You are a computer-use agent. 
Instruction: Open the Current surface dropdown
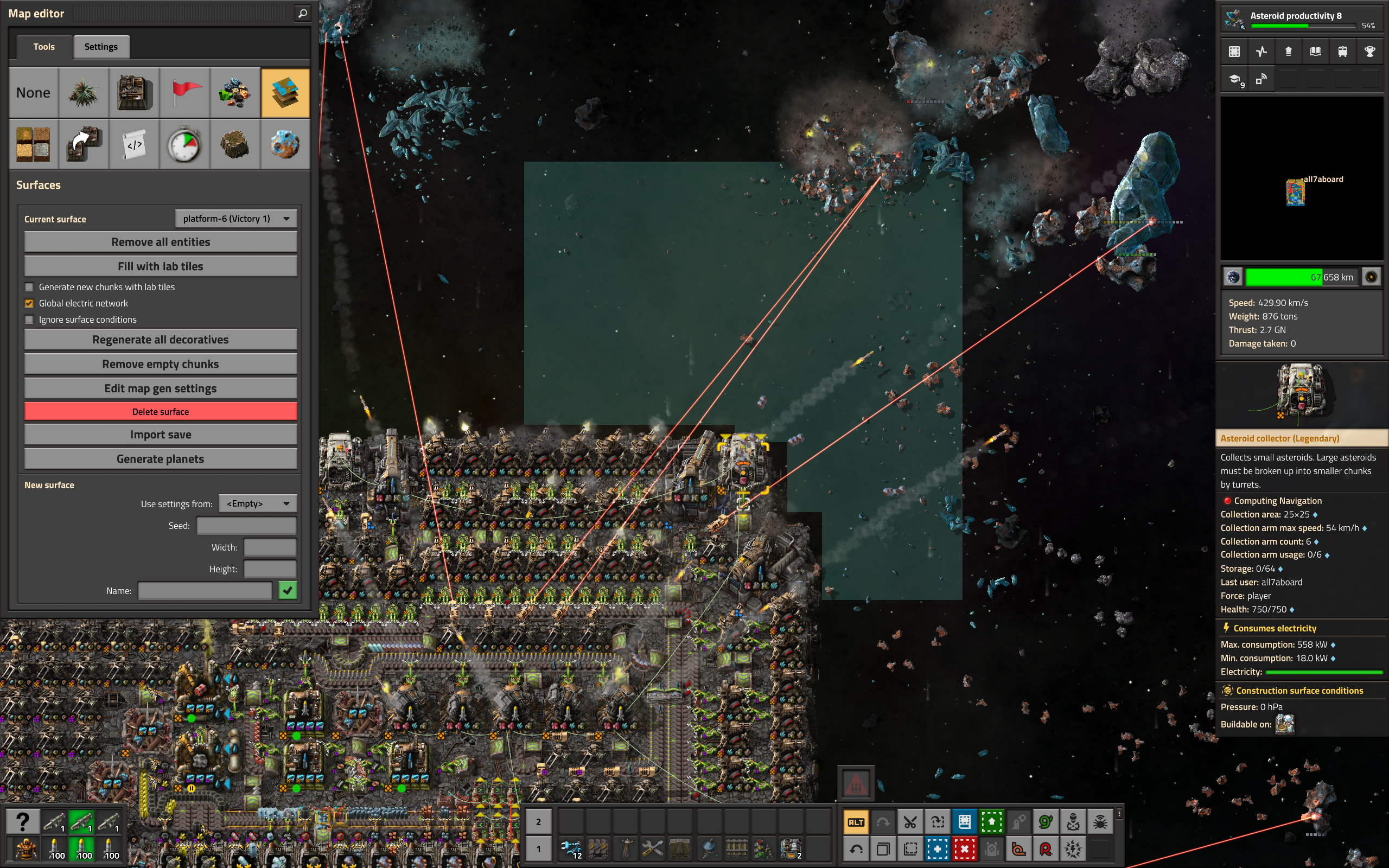236,219
